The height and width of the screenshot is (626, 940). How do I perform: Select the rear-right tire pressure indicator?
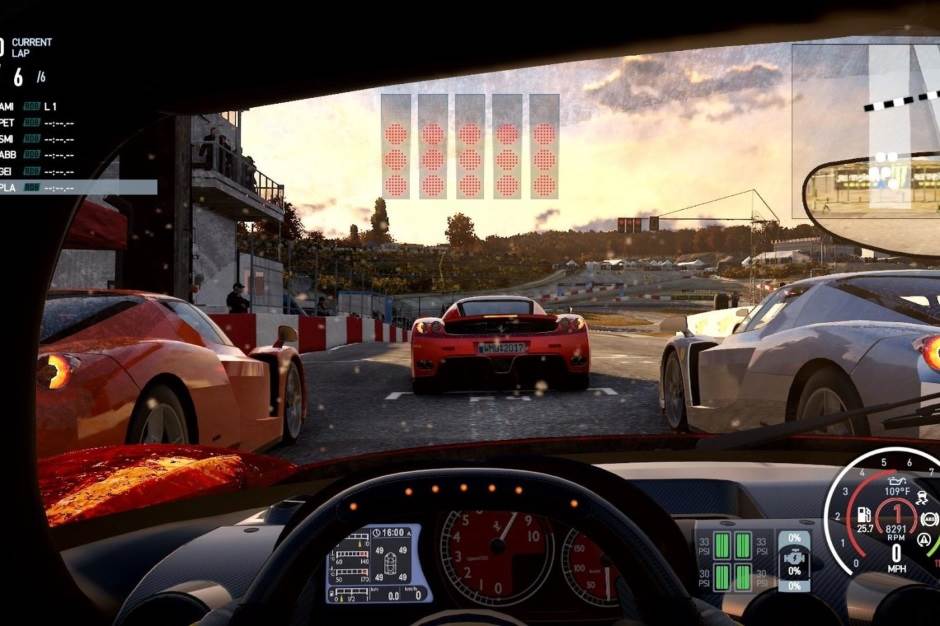pos(743,577)
